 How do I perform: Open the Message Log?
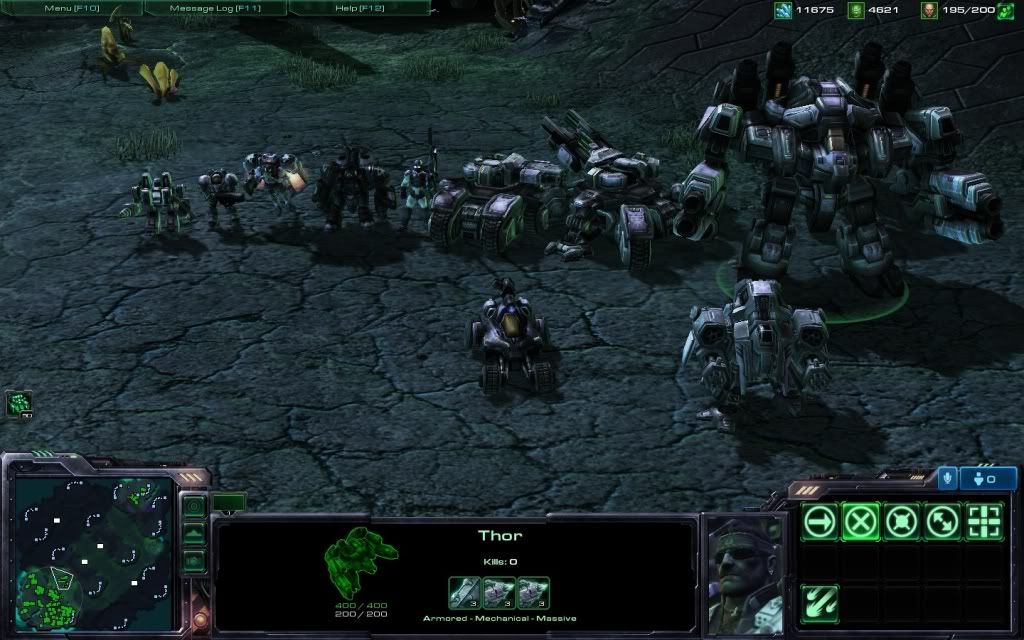pyautogui.click(x=215, y=8)
